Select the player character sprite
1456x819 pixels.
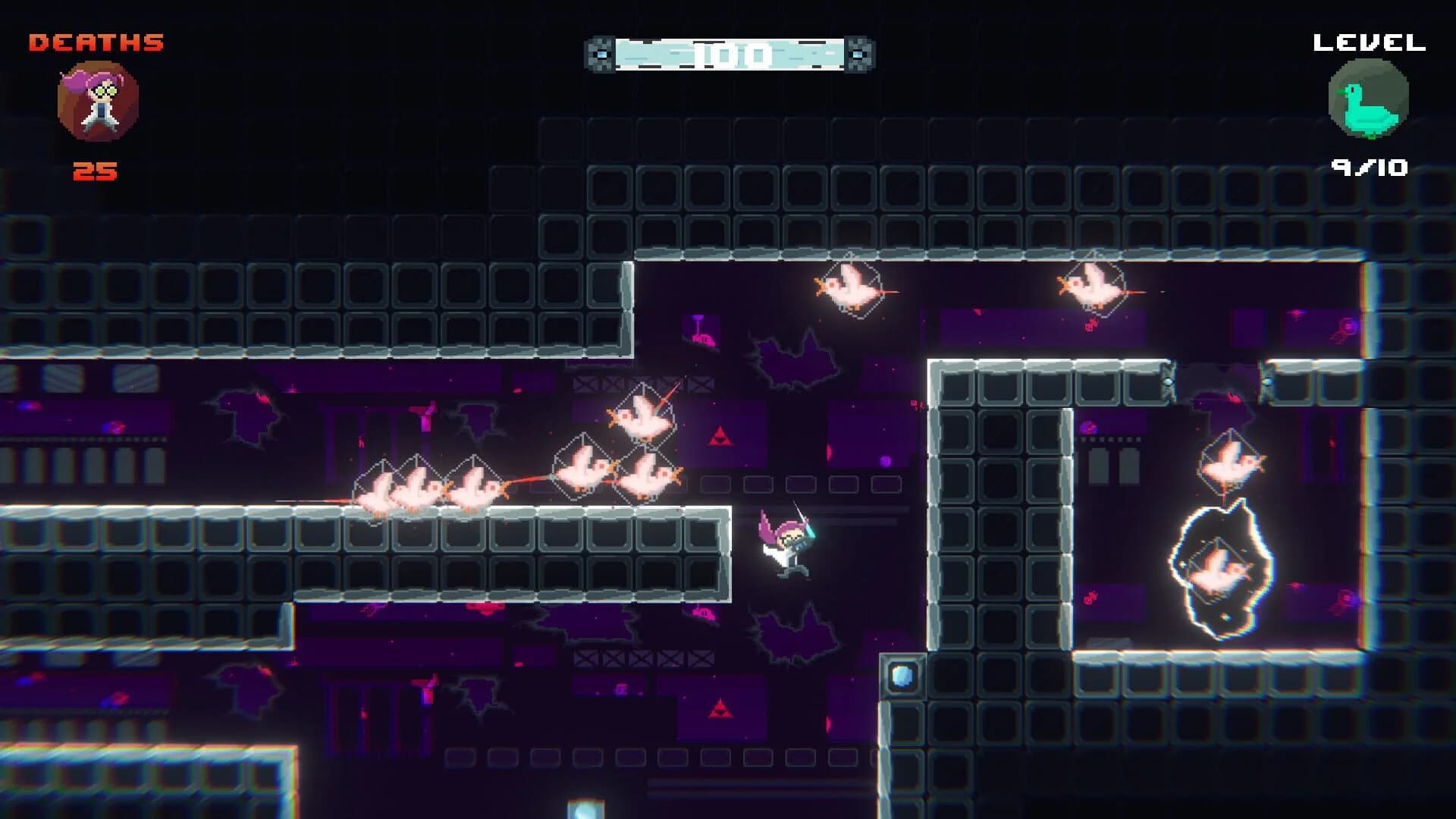[x=785, y=546]
